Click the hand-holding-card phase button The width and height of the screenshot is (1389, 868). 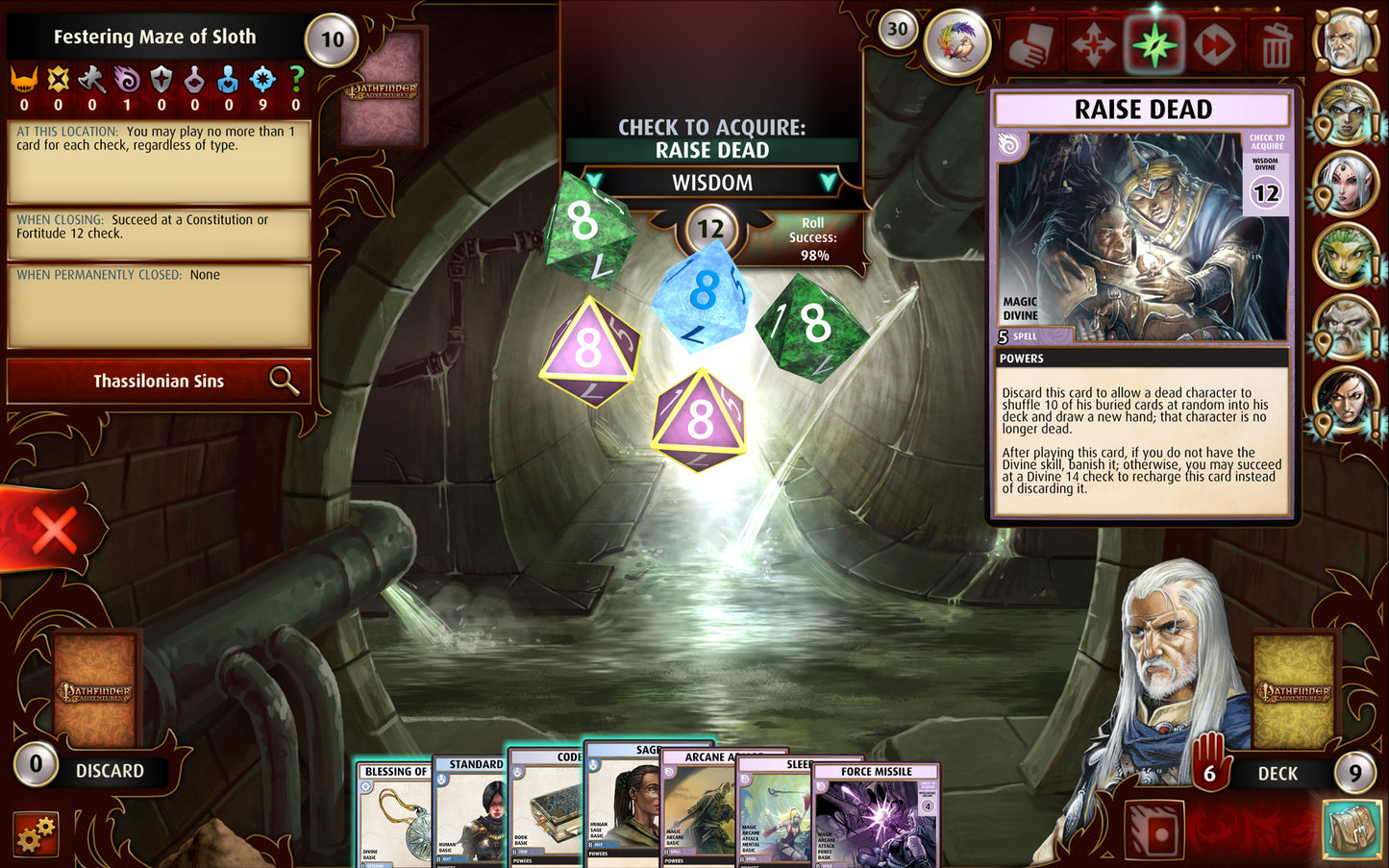[1030, 44]
